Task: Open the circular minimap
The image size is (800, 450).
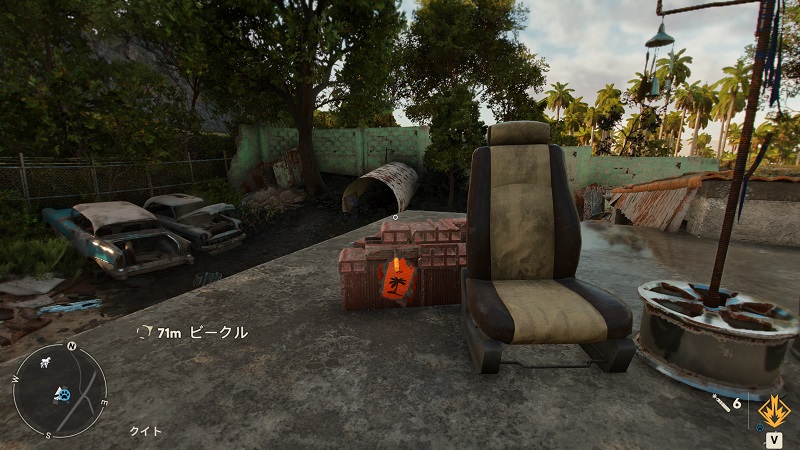Action: click(x=59, y=390)
